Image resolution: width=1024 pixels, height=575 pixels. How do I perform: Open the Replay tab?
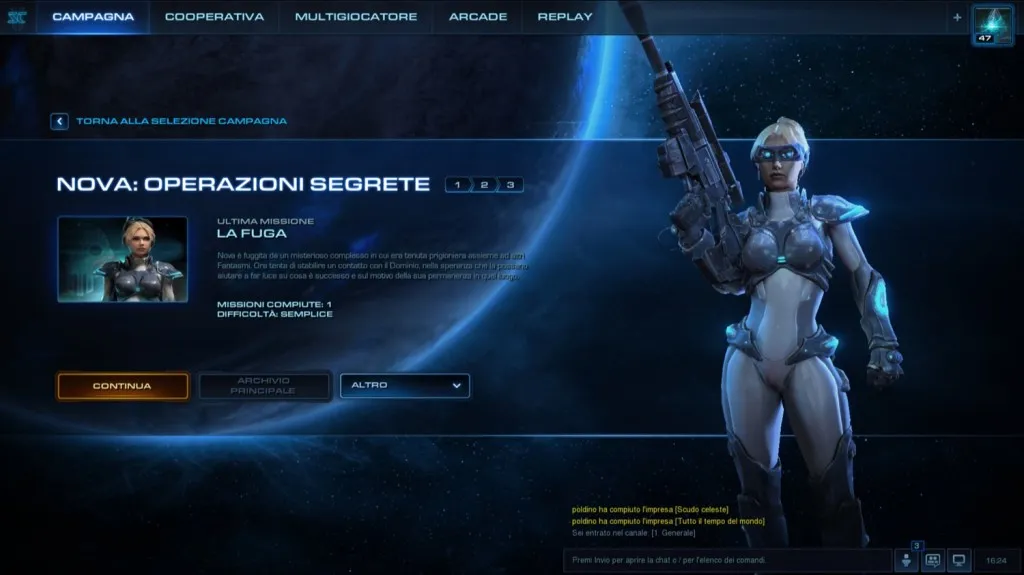[x=565, y=17]
